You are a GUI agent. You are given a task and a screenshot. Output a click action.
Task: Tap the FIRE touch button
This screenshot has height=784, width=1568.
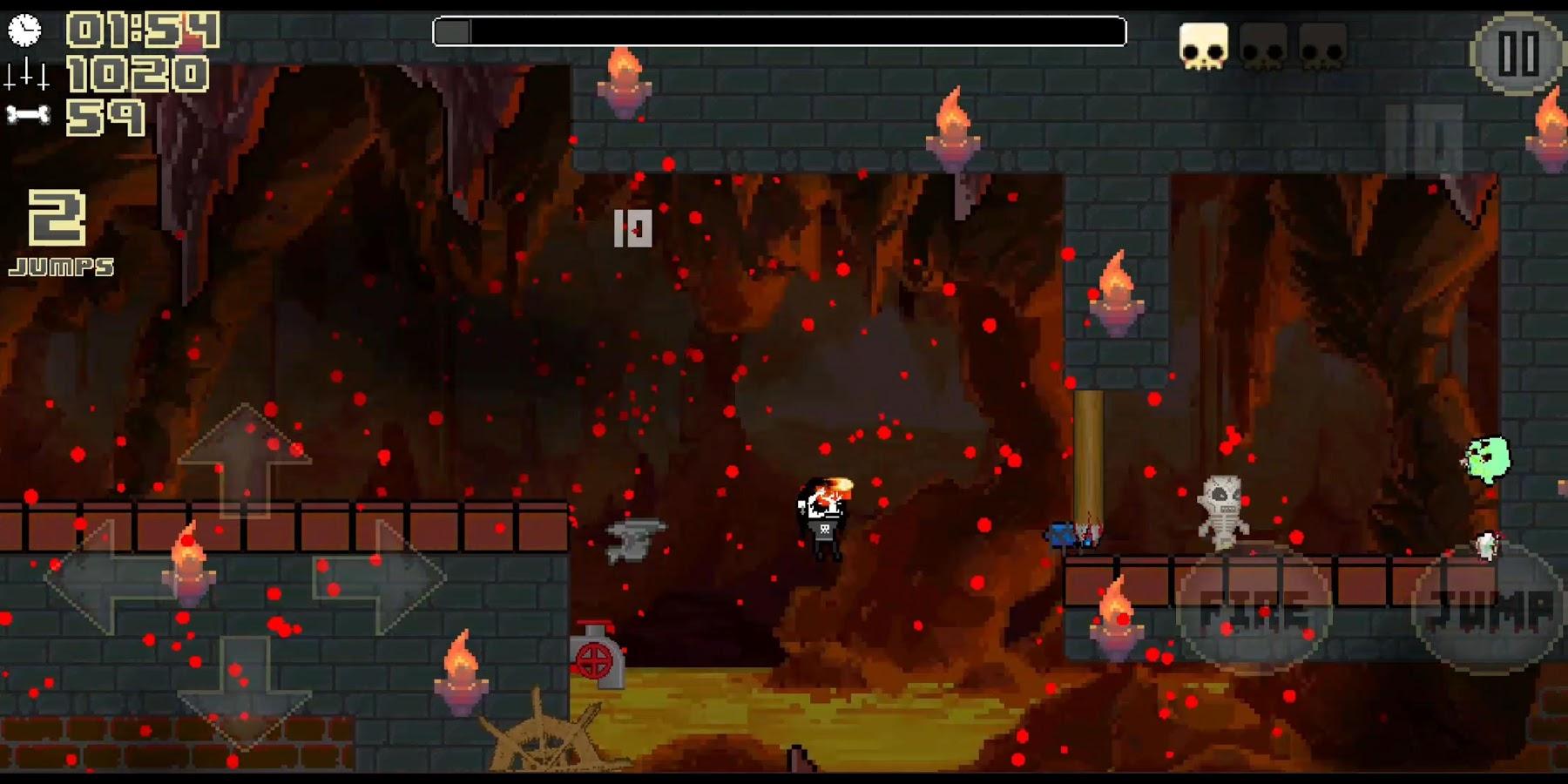(1254, 608)
